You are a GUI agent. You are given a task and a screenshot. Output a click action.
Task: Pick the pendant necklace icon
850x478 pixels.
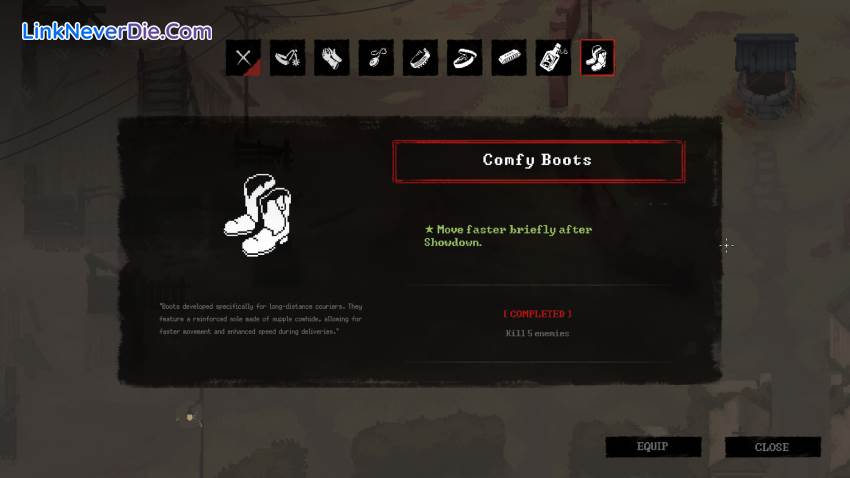376,58
